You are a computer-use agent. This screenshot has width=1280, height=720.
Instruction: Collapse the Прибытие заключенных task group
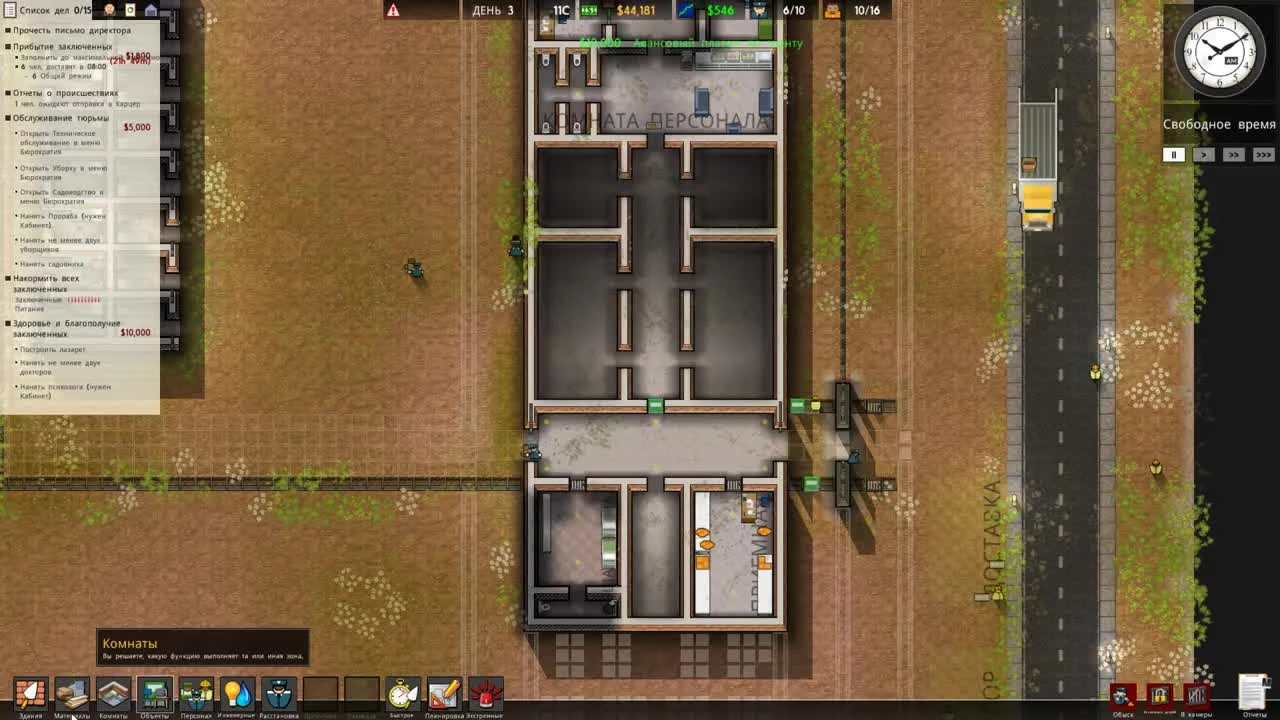8,45
